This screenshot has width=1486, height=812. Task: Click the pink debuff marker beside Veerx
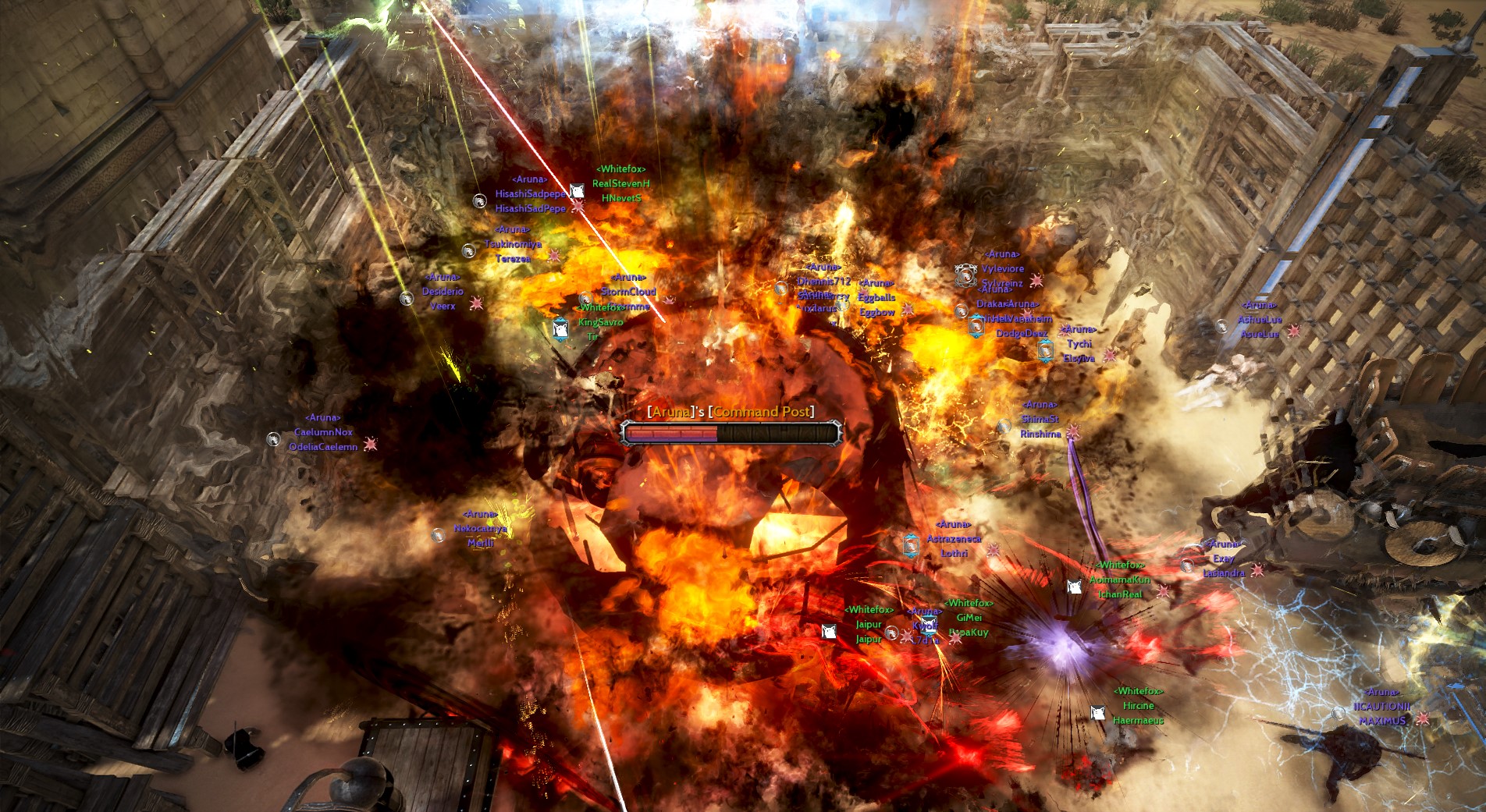(477, 303)
